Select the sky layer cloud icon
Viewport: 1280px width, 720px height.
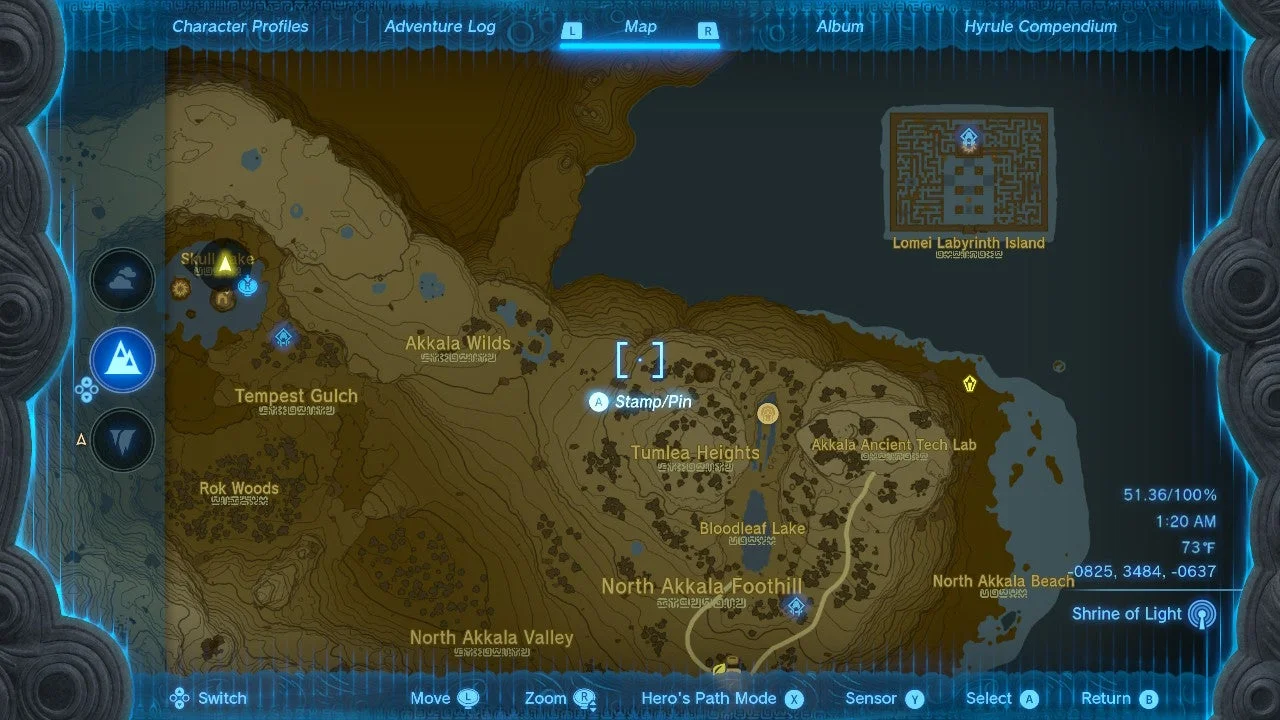click(122, 280)
